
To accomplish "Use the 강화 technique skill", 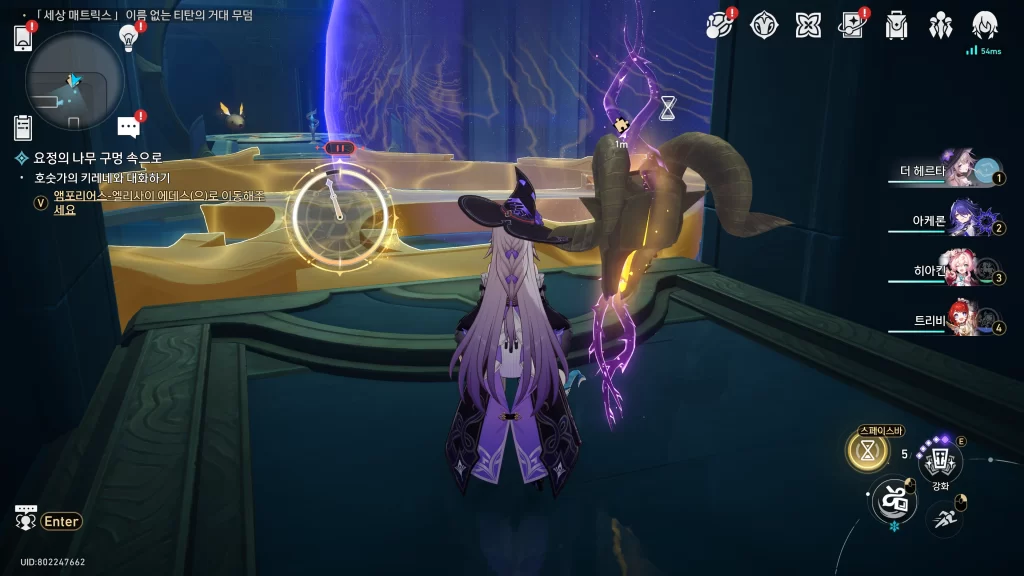I will (940, 460).
